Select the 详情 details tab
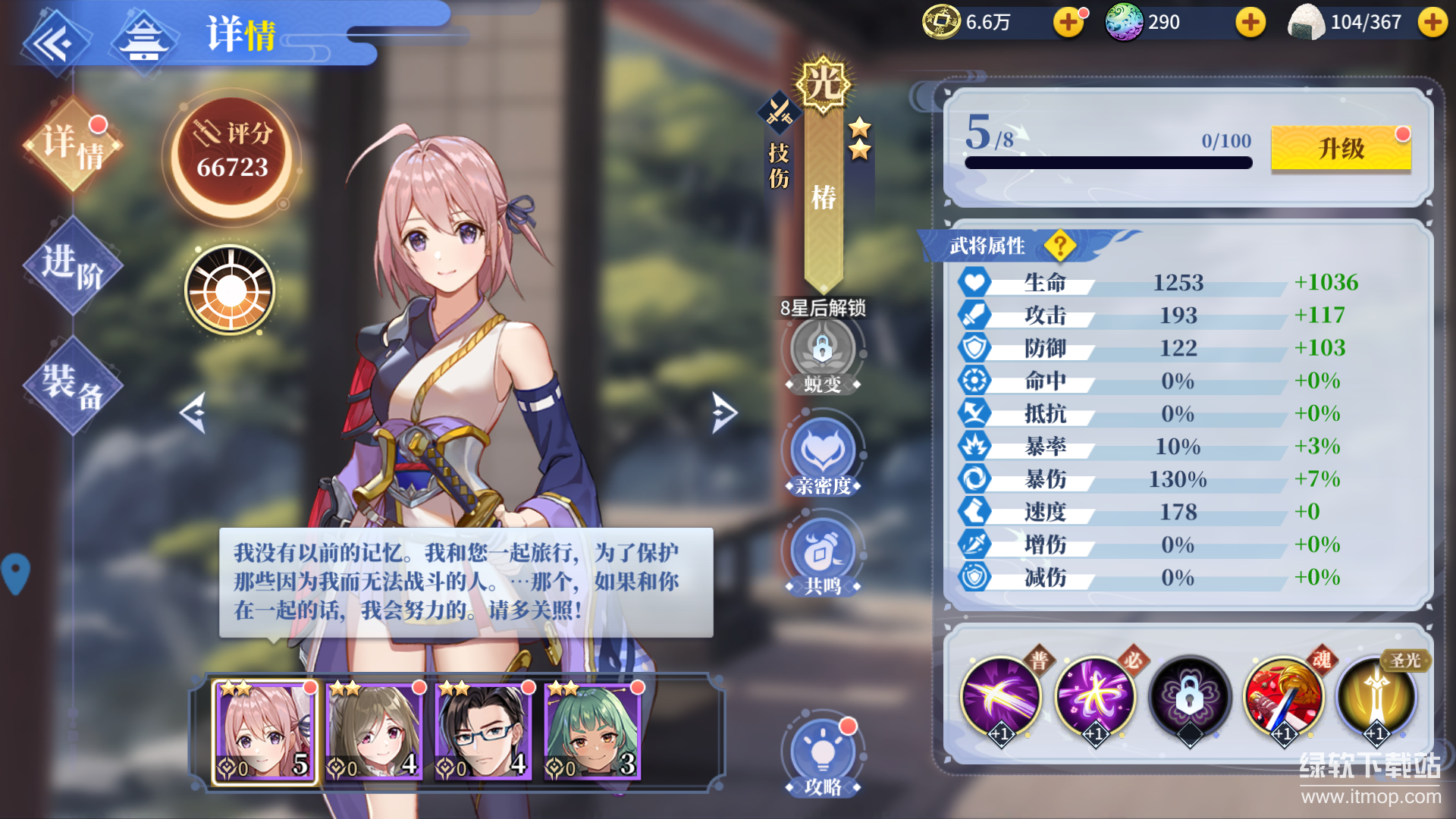1456x819 pixels. click(x=73, y=146)
